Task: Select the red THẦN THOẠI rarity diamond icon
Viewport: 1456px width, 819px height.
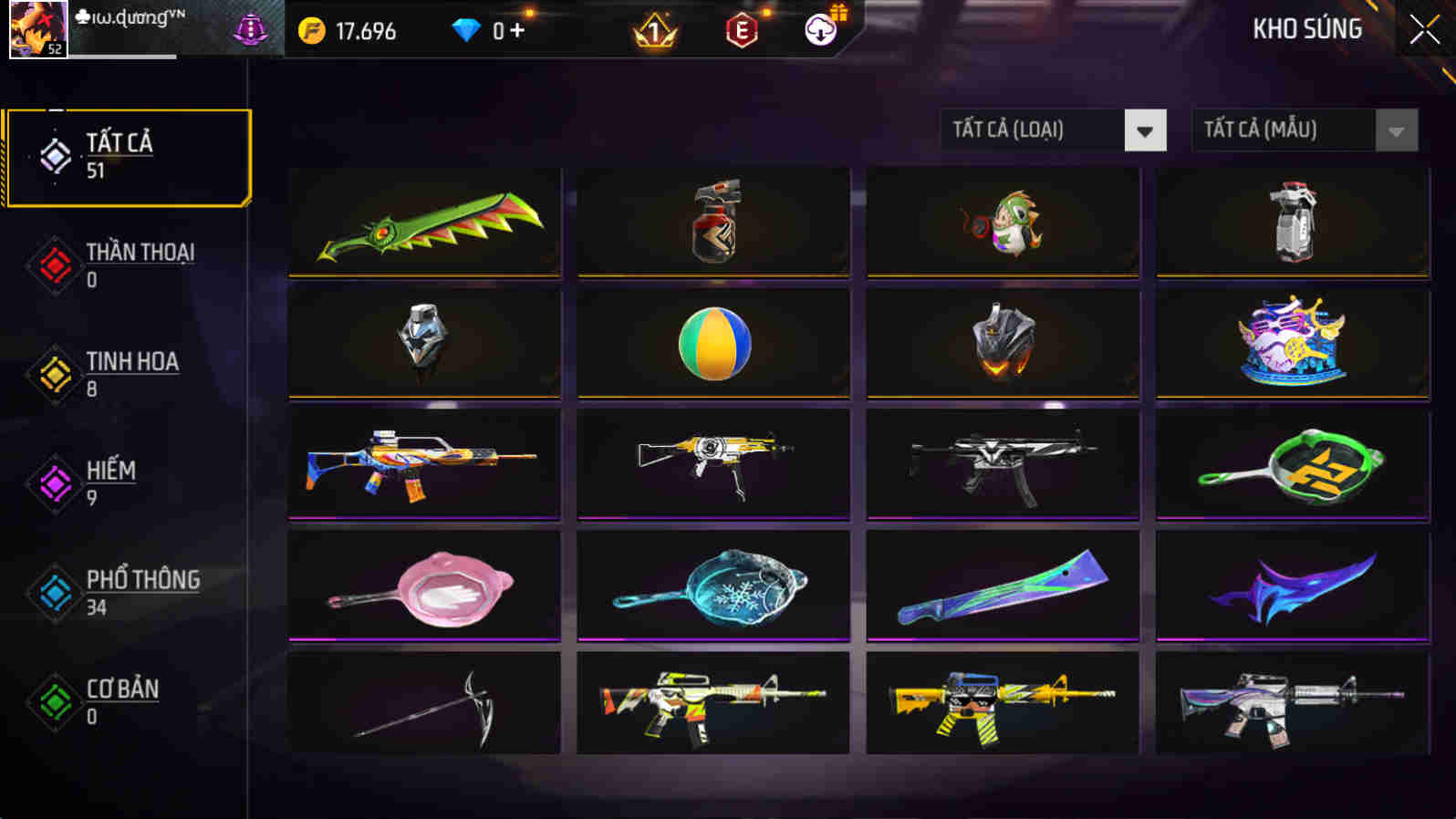Action: (54, 264)
